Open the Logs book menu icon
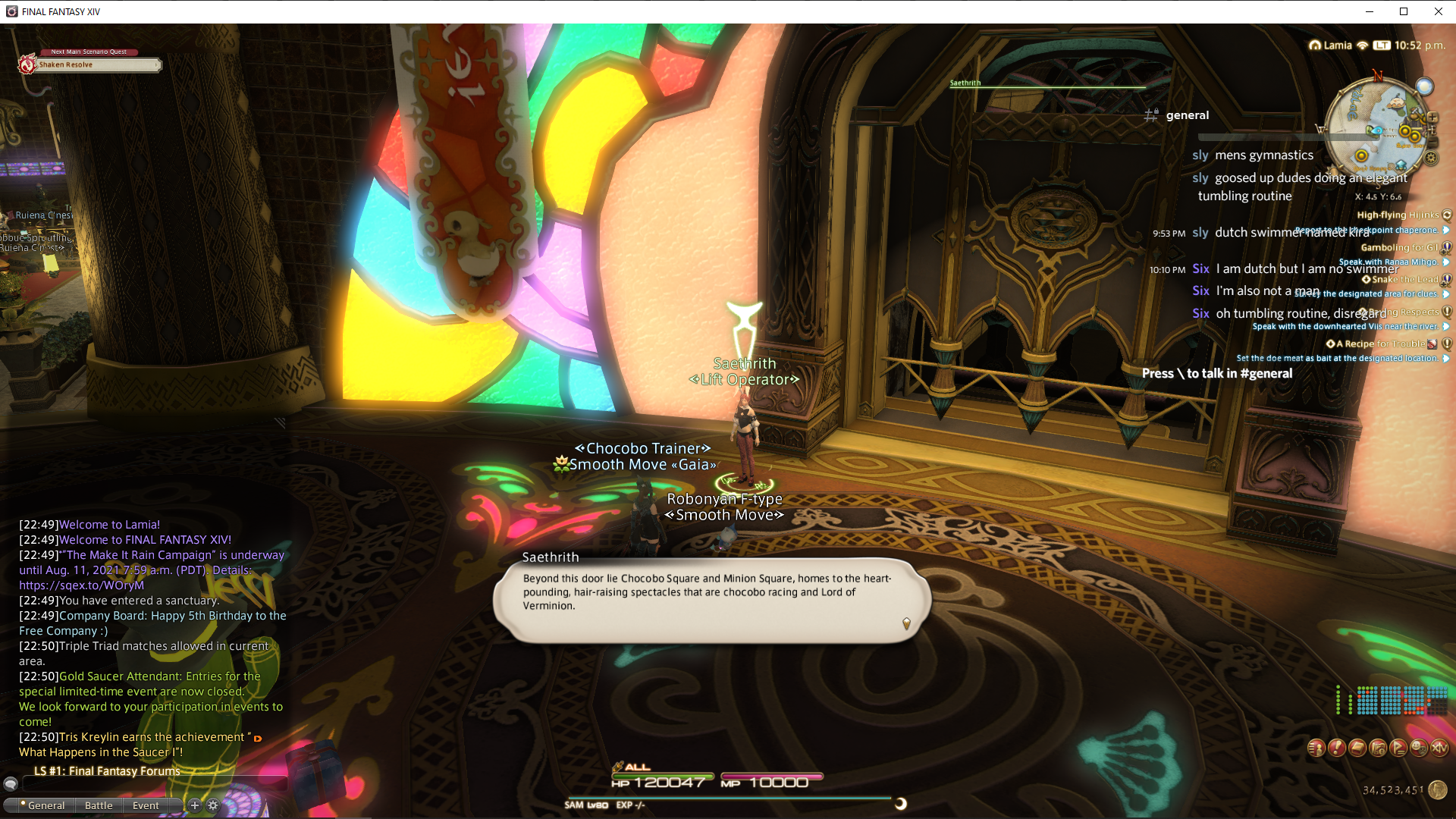The width and height of the screenshot is (1456, 819). point(1357,748)
